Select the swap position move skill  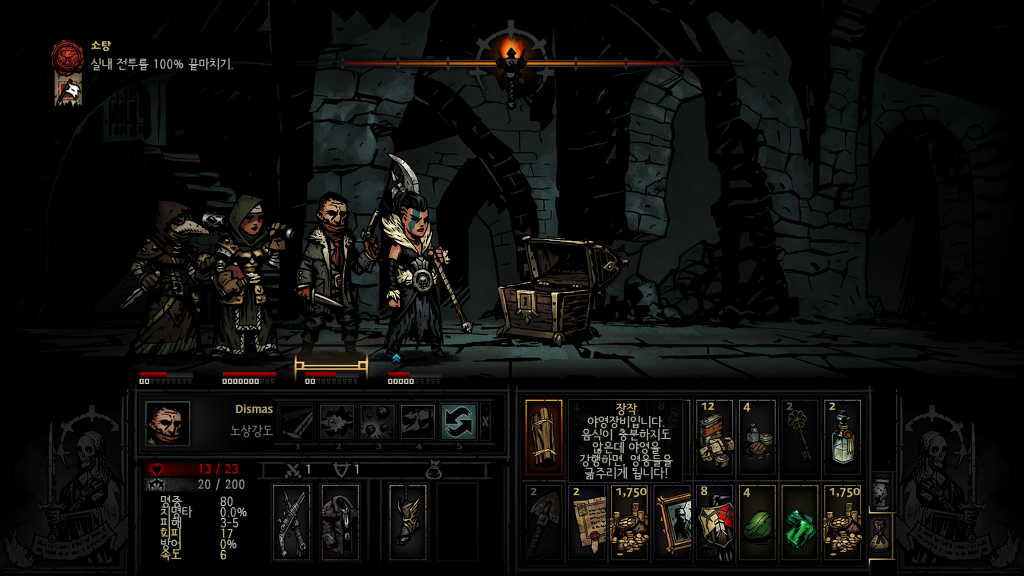click(458, 421)
